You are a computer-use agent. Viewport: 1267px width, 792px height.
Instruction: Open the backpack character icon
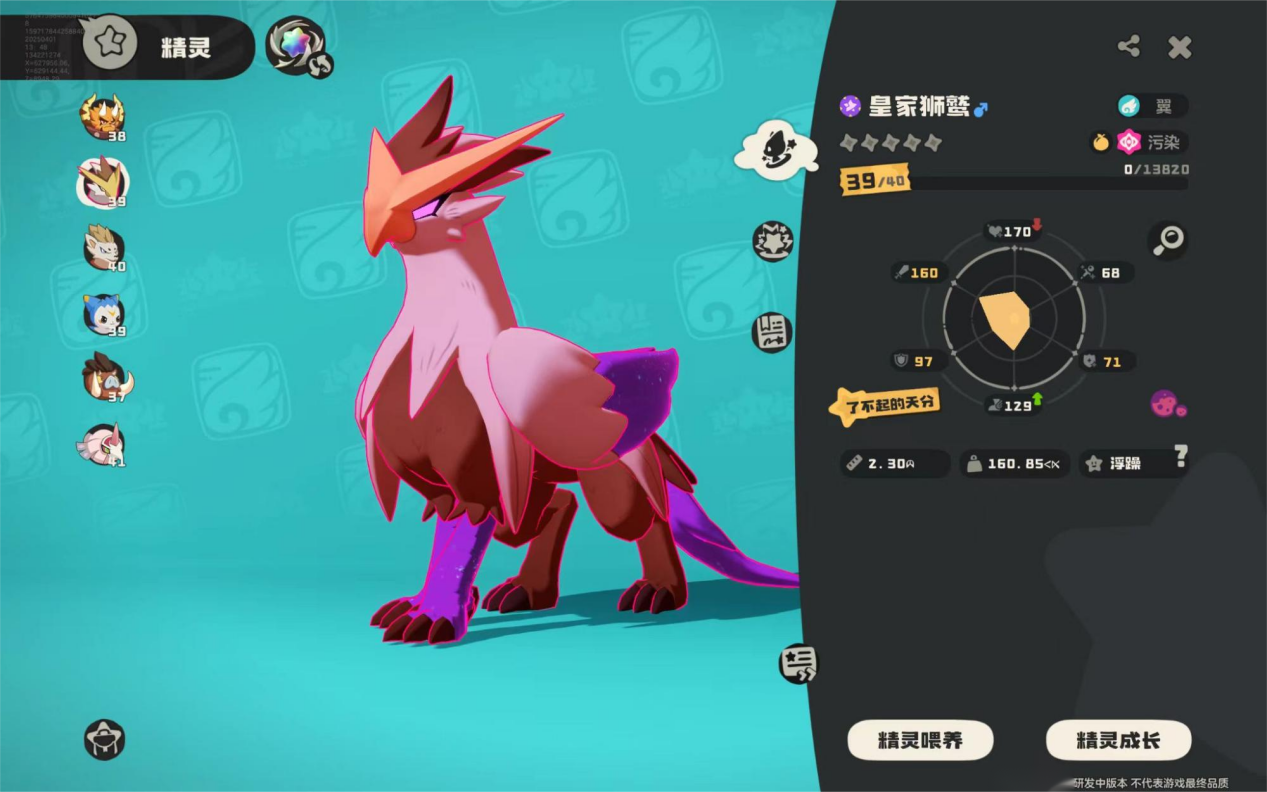click(105, 740)
